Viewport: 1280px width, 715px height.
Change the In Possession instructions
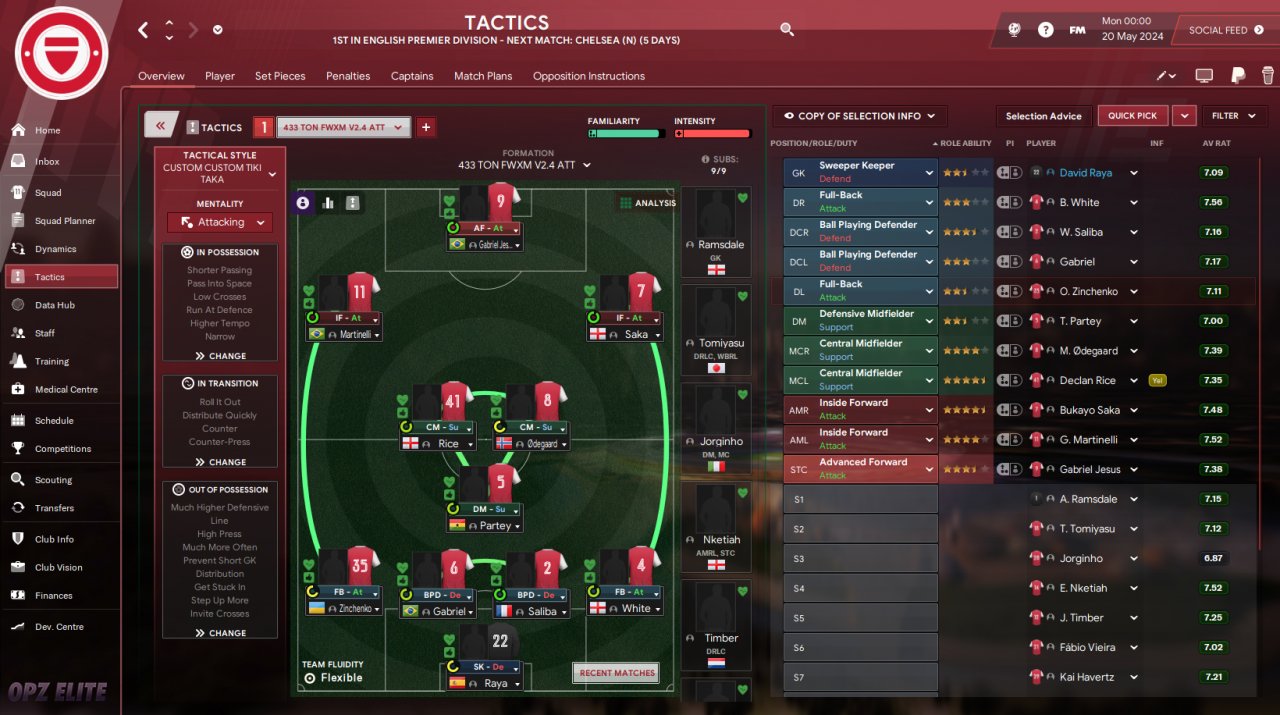pyautogui.click(x=220, y=356)
